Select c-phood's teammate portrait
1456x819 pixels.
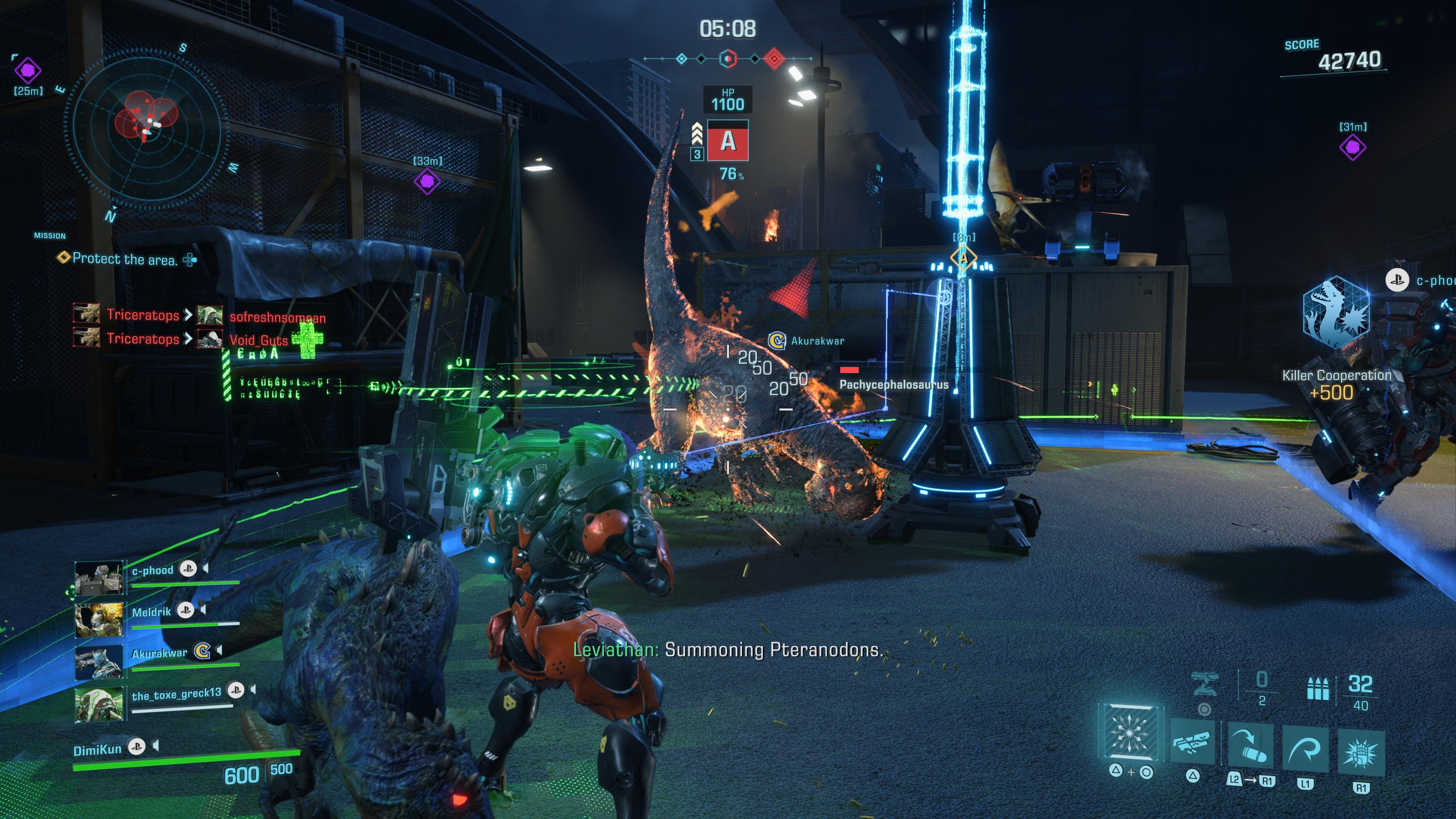99,578
